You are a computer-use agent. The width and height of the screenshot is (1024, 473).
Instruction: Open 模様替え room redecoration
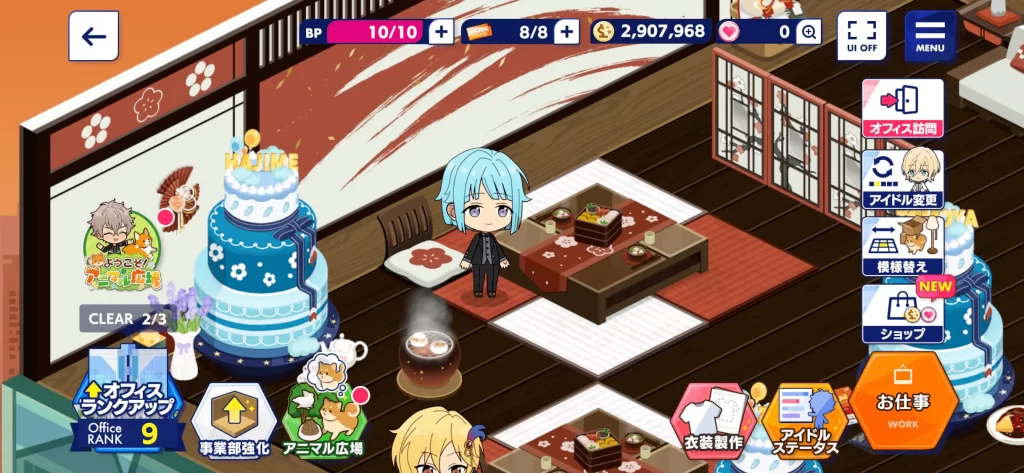click(x=903, y=247)
